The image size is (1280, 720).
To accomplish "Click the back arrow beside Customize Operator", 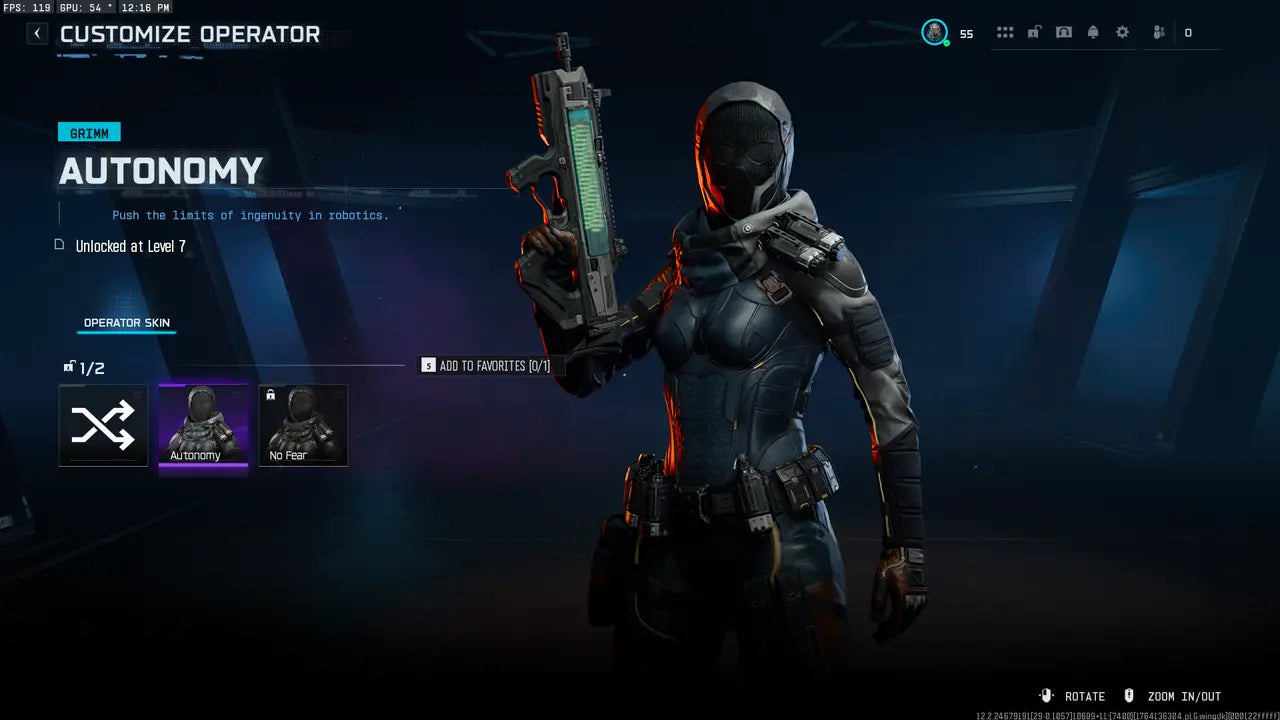I will tap(36, 33).
